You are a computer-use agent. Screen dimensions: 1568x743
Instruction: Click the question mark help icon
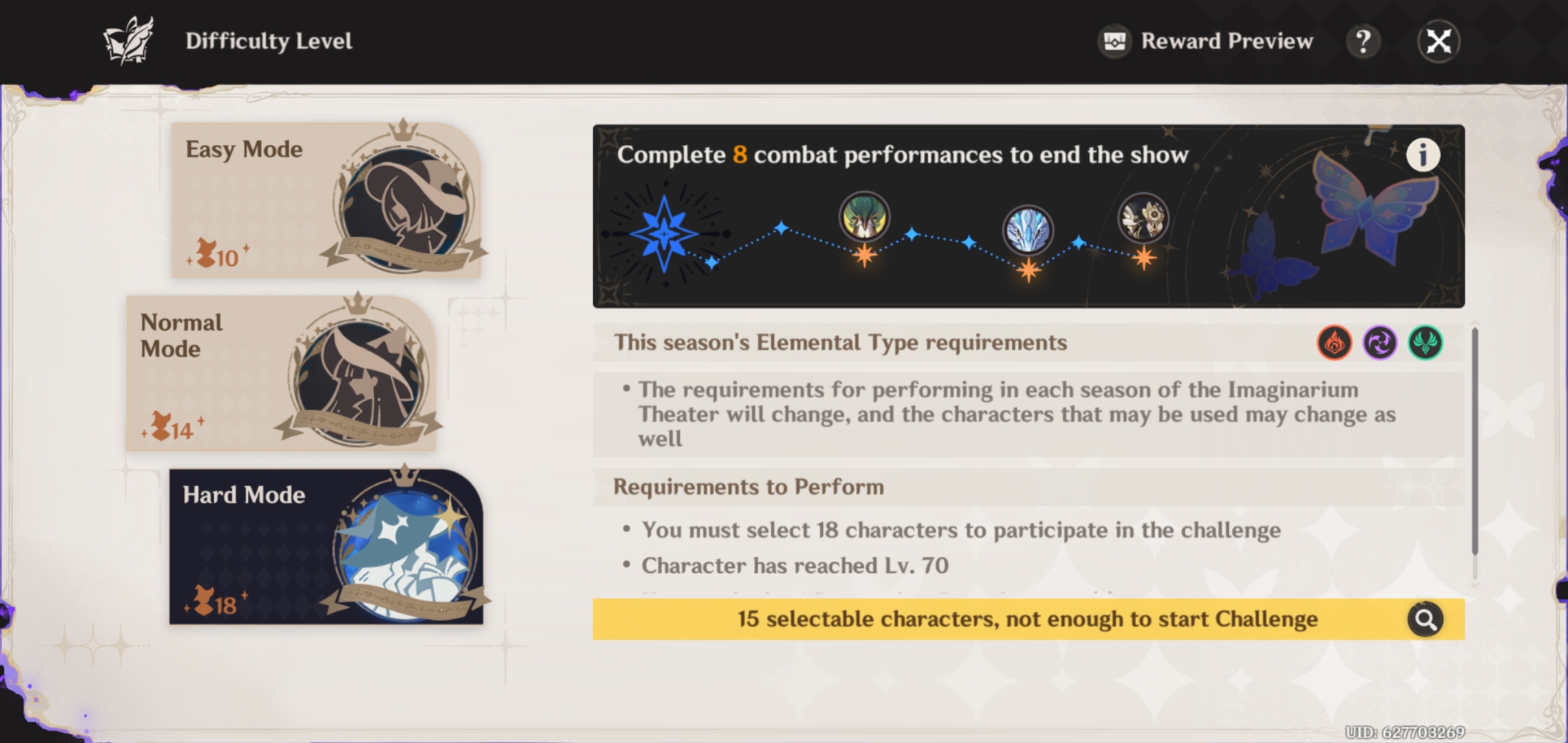tap(1363, 41)
